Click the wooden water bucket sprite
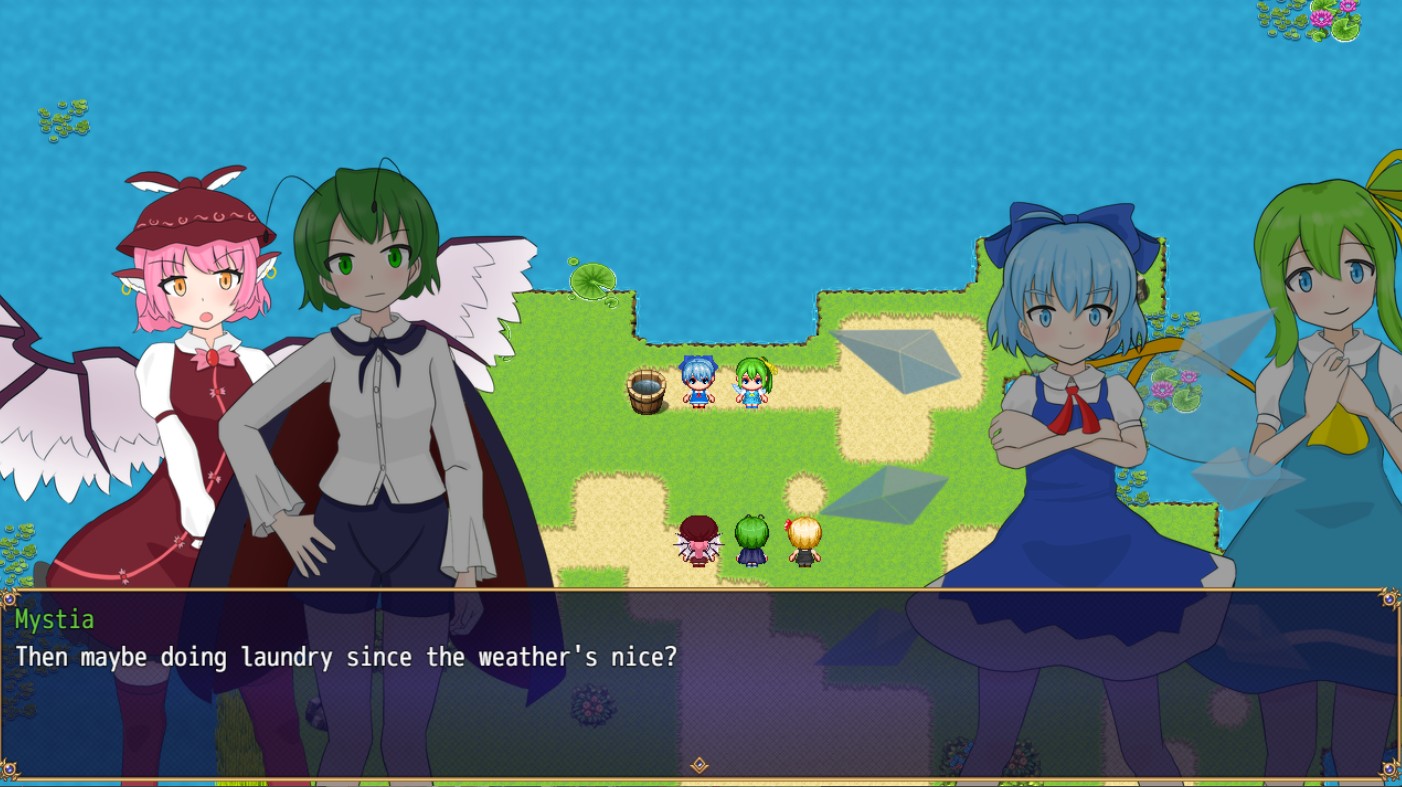This screenshot has height=787, width=1402. (646, 391)
